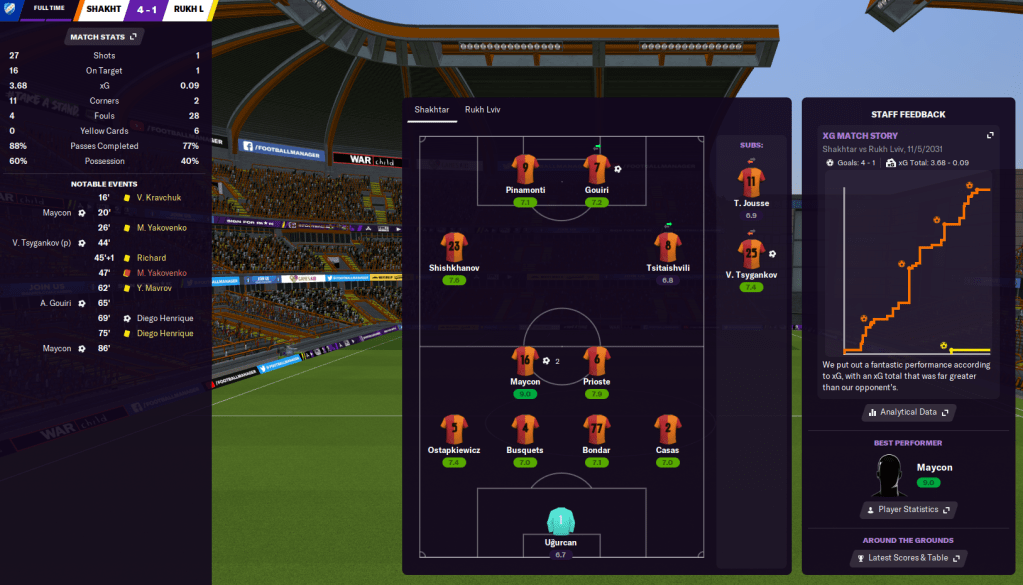
Task: Expand the xG Match Story chart
Action: (990, 135)
